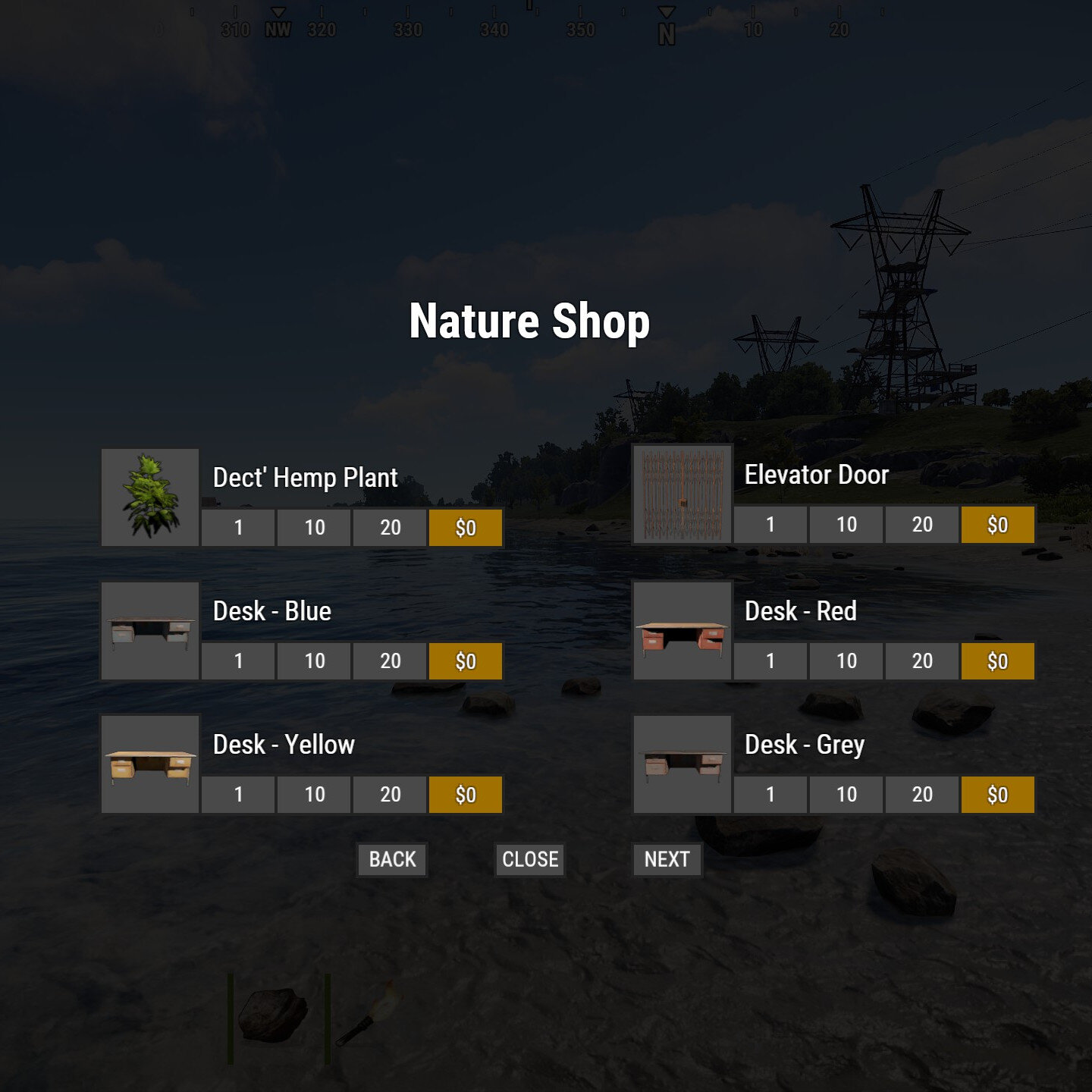
Task: Buy 10 Elevator Doors
Action: (846, 524)
